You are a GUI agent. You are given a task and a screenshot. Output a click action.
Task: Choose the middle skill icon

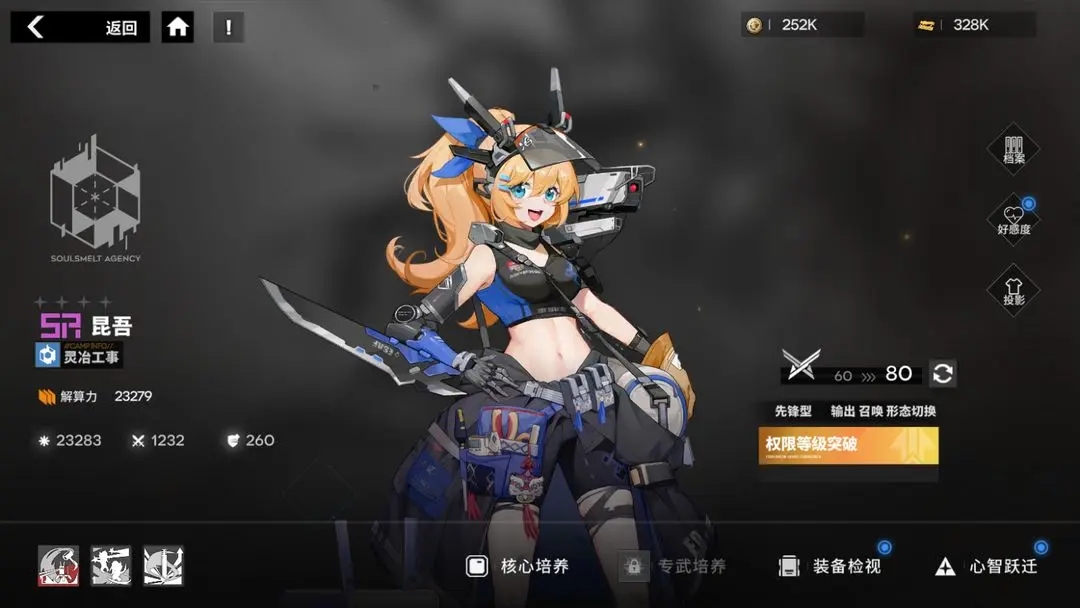[x=111, y=566]
